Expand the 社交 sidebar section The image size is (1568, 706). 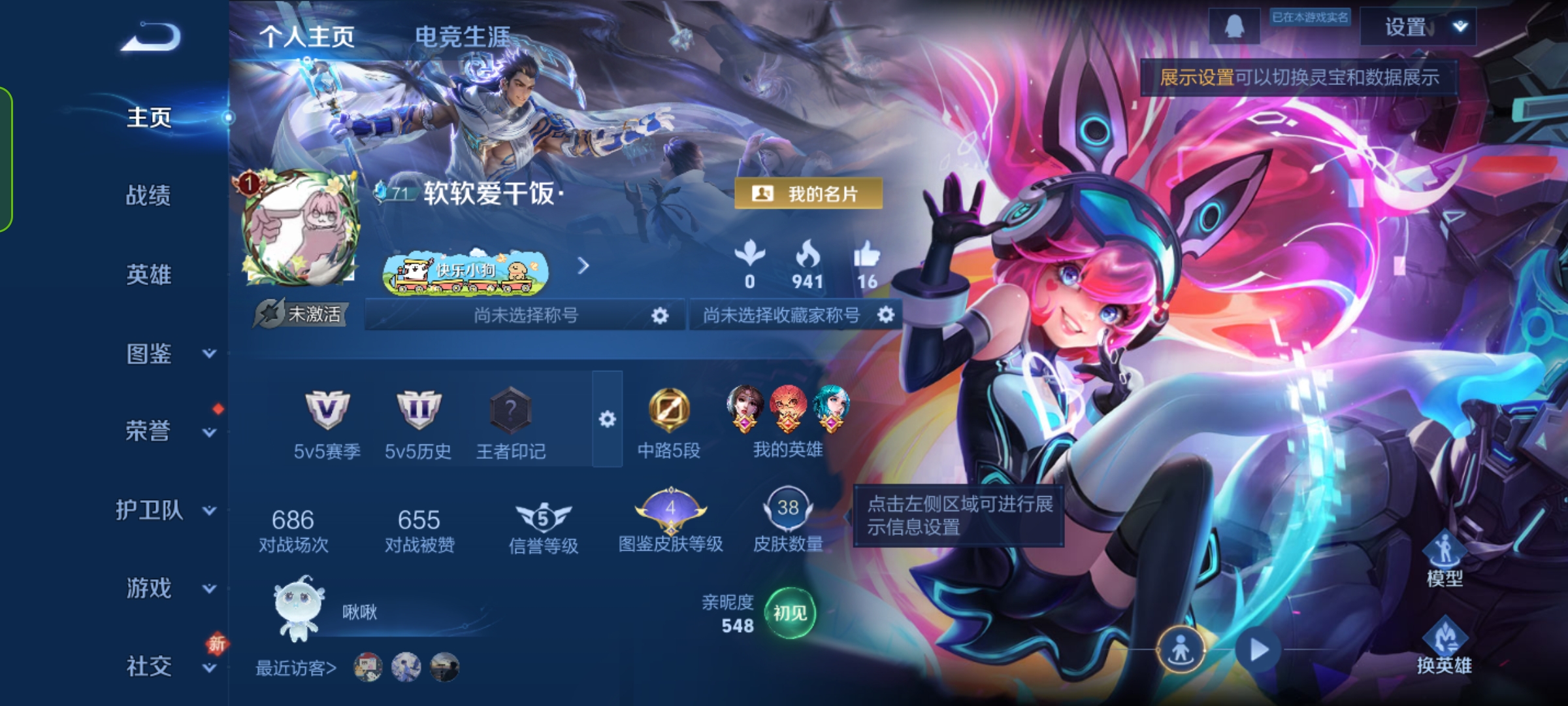coord(169,667)
